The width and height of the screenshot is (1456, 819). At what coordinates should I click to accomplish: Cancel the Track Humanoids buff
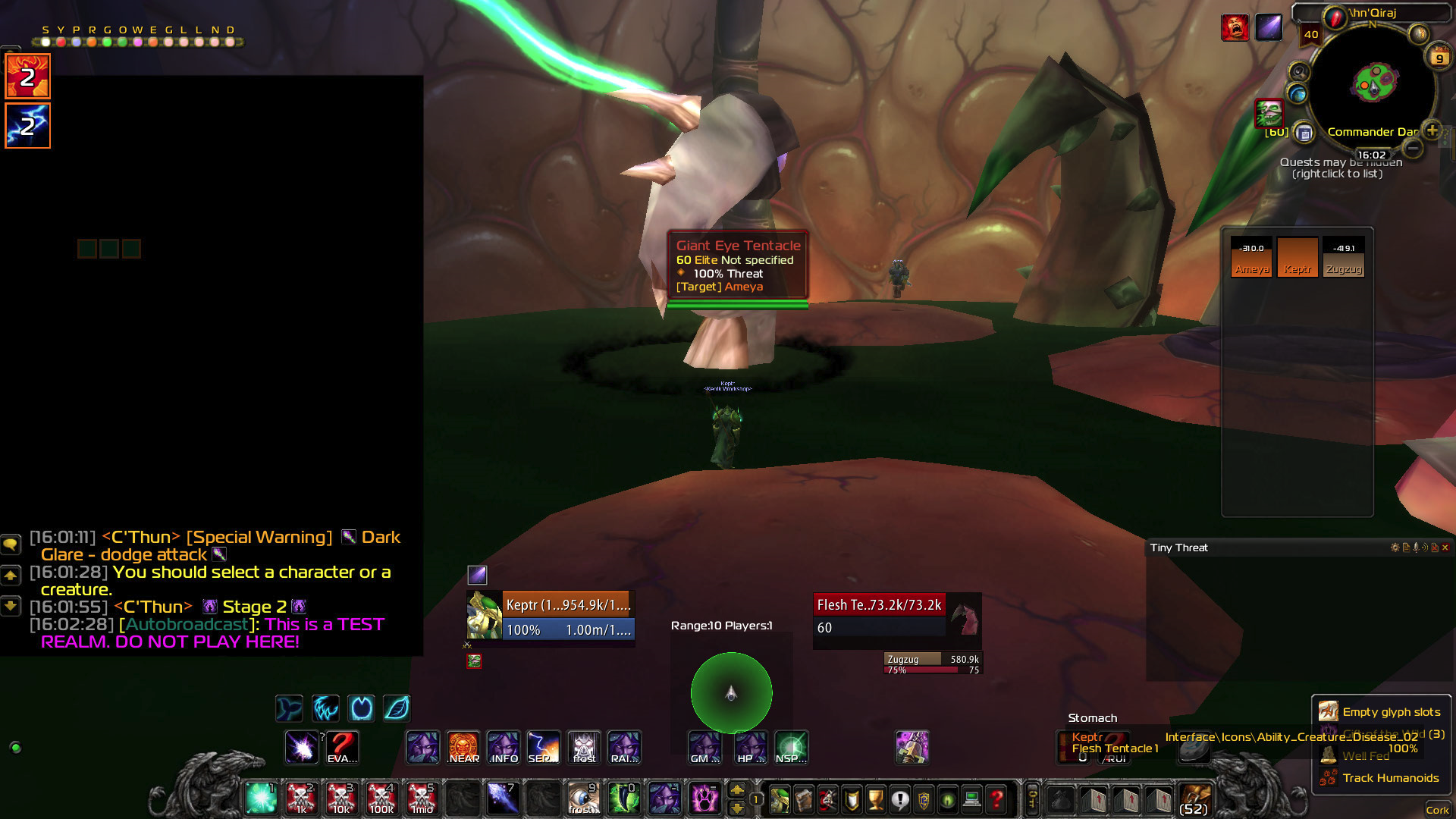[1328, 777]
